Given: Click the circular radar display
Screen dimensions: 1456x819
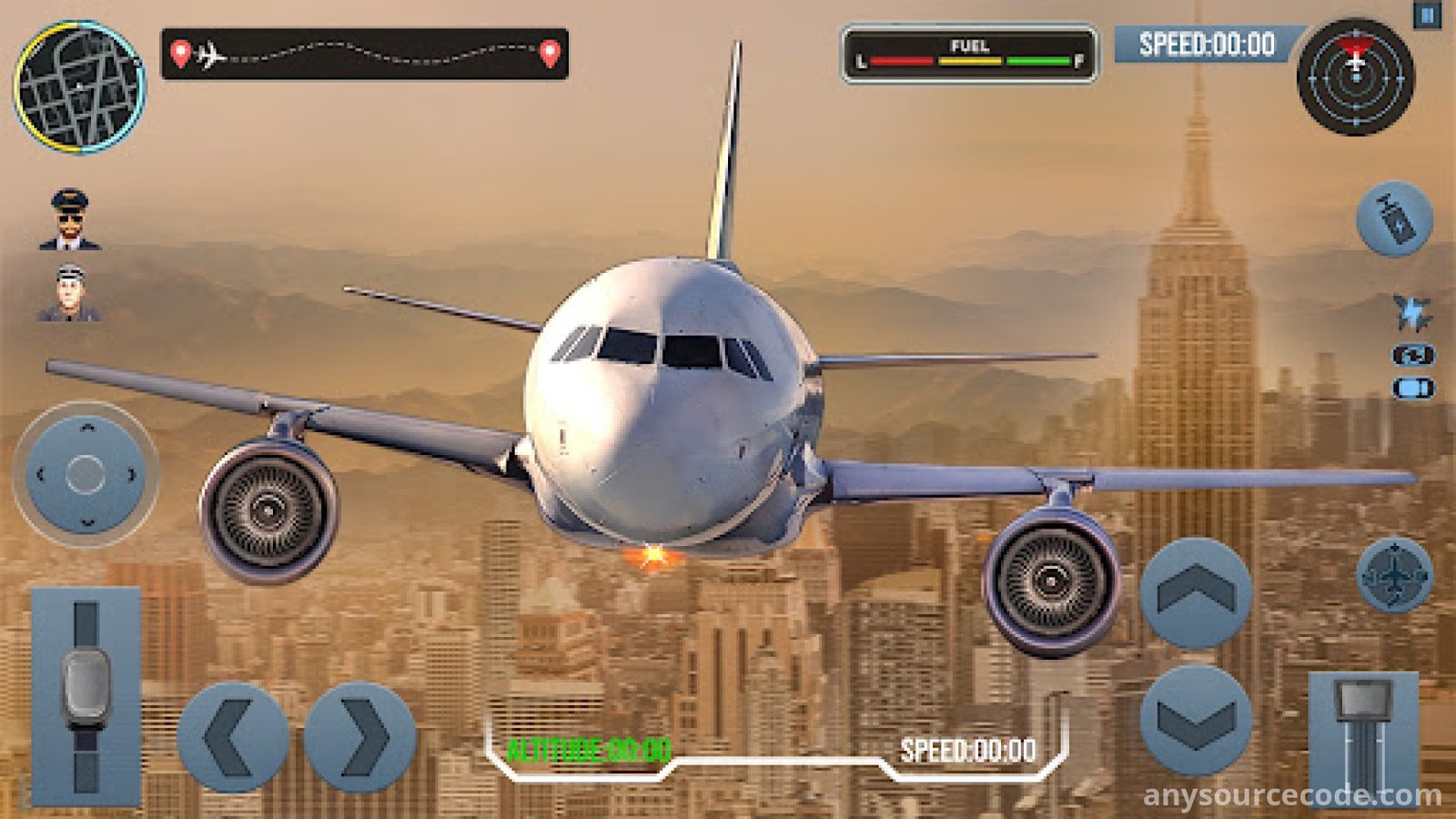Looking at the screenshot, I should (1355, 76).
